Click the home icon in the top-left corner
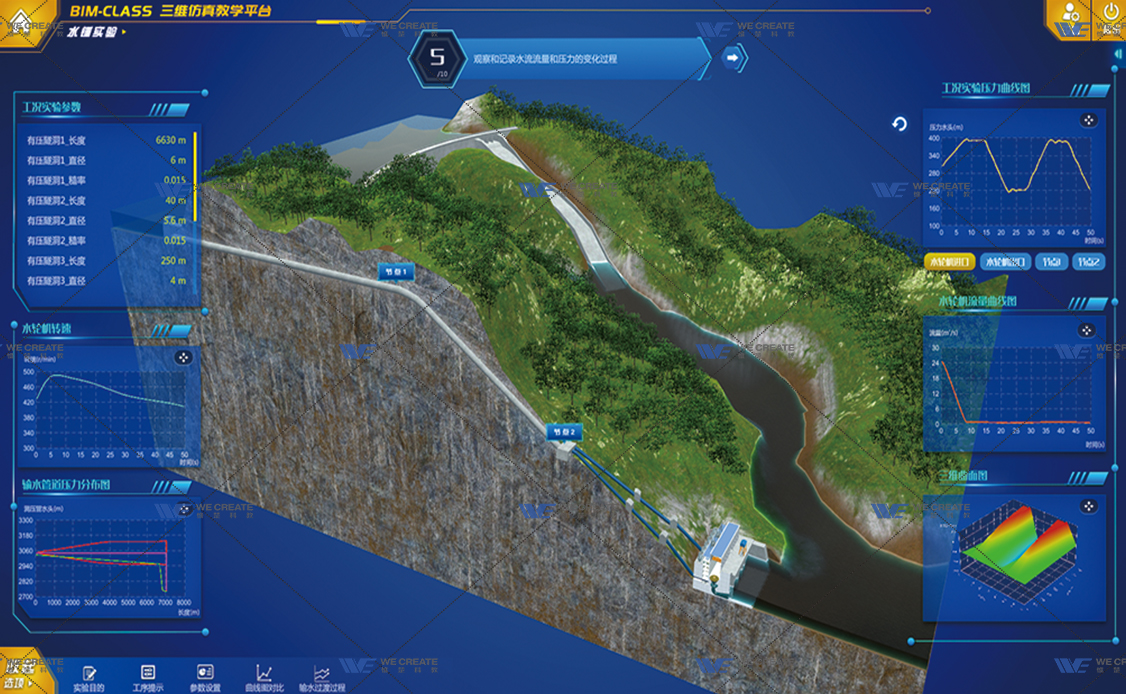 coord(20,18)
